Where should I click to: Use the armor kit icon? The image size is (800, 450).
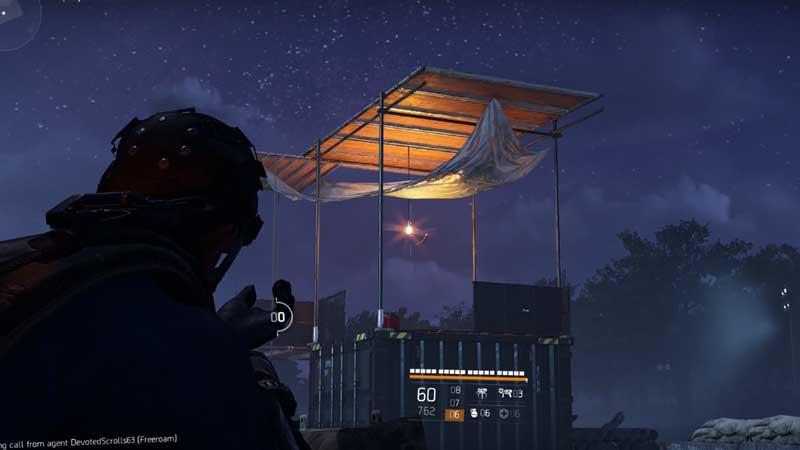[504, 413]
